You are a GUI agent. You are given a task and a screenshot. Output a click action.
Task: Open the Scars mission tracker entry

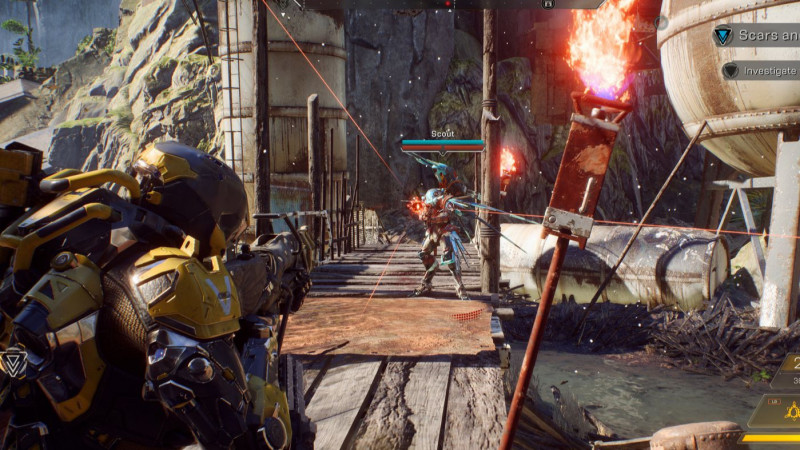[x=768, y=35]
